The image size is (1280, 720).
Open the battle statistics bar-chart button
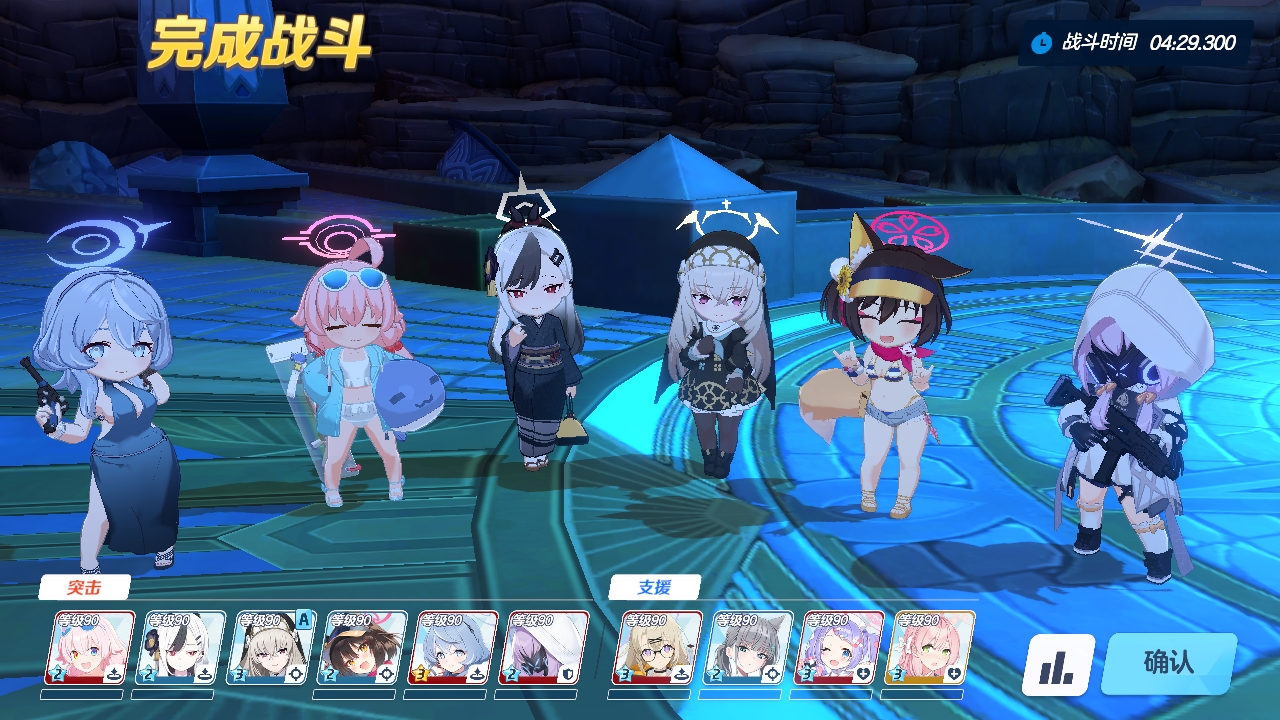click(1057, 665)
